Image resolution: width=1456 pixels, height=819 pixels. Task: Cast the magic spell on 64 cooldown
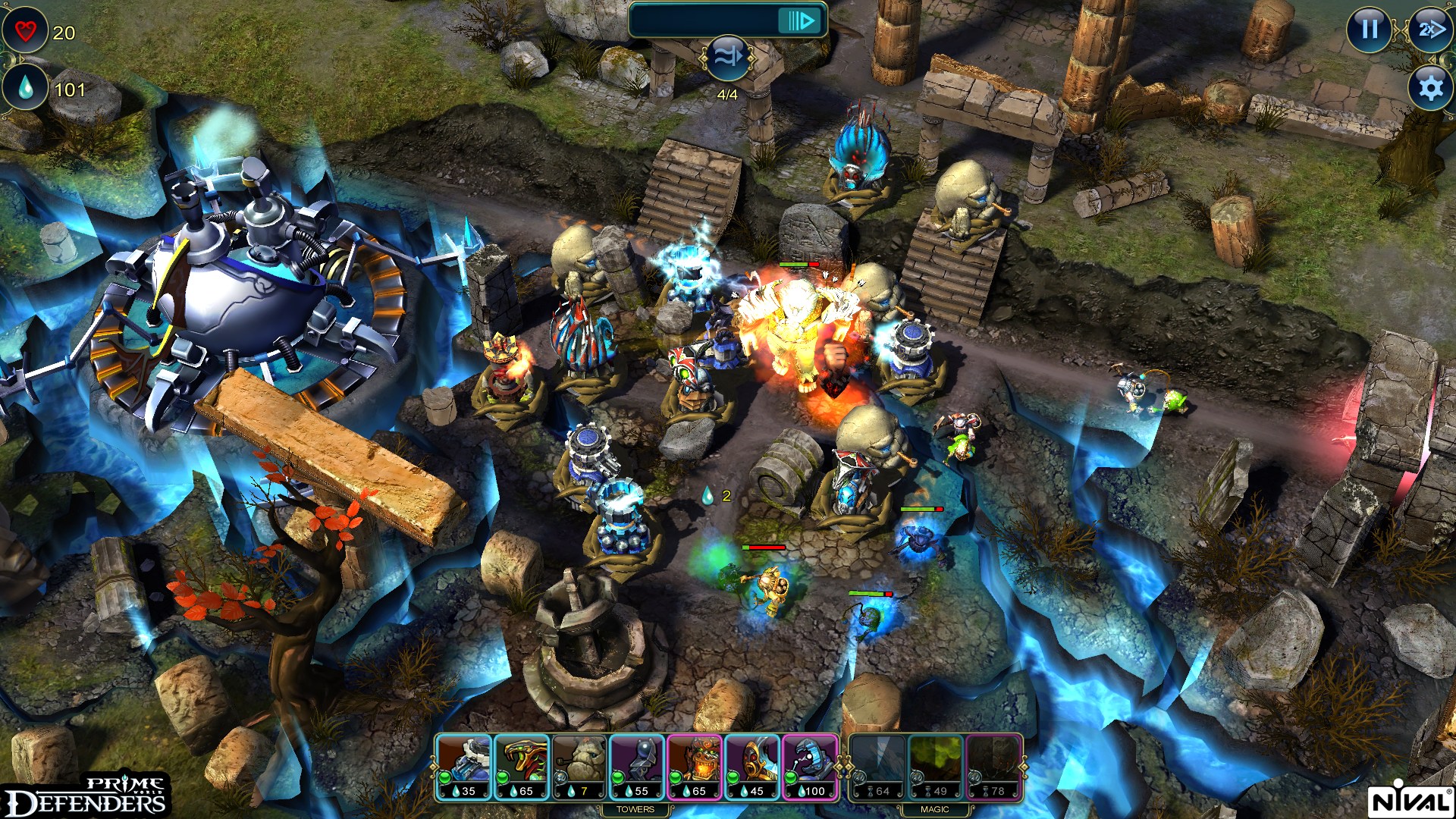click(x=878, y=766)
